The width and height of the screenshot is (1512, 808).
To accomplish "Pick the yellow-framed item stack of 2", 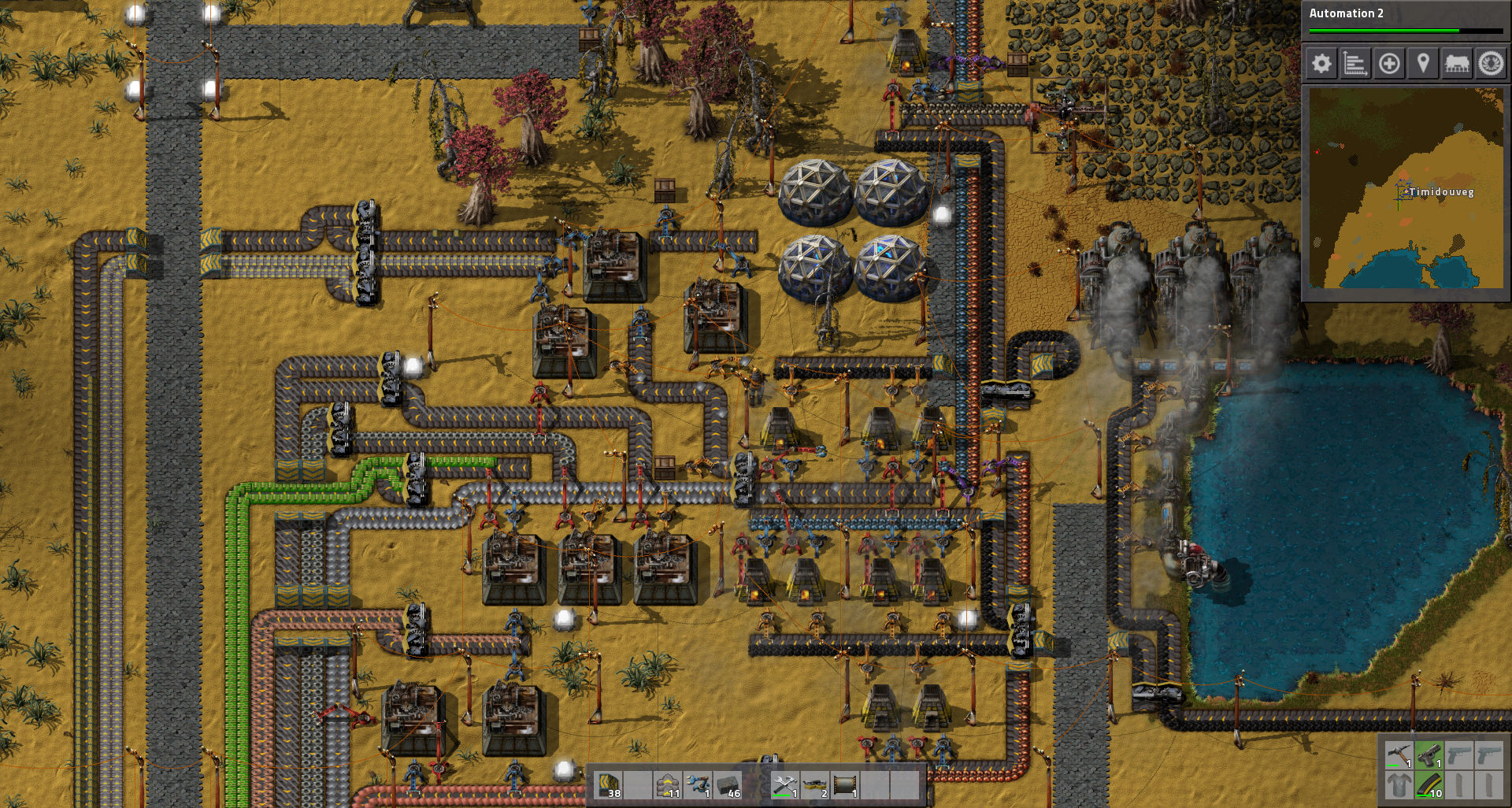I will [817, 785].
